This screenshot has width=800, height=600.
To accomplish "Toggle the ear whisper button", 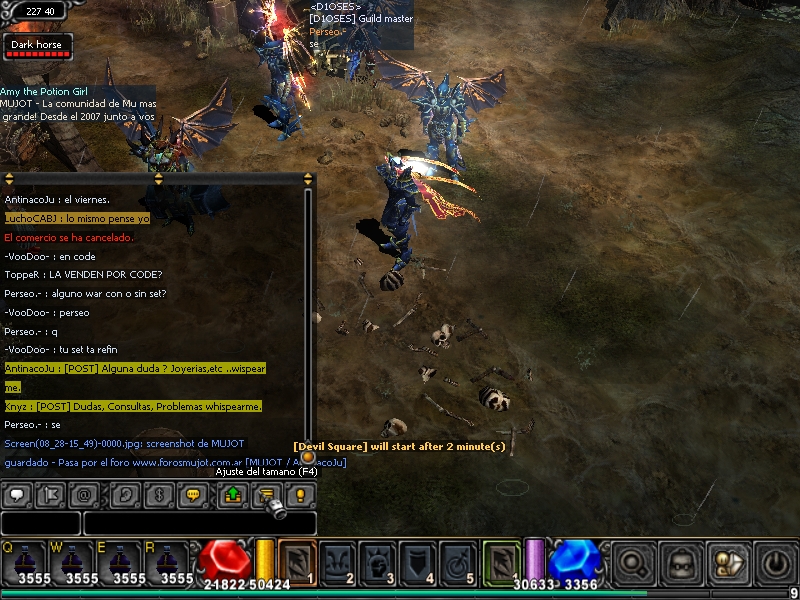I will [x=125, y=495].
